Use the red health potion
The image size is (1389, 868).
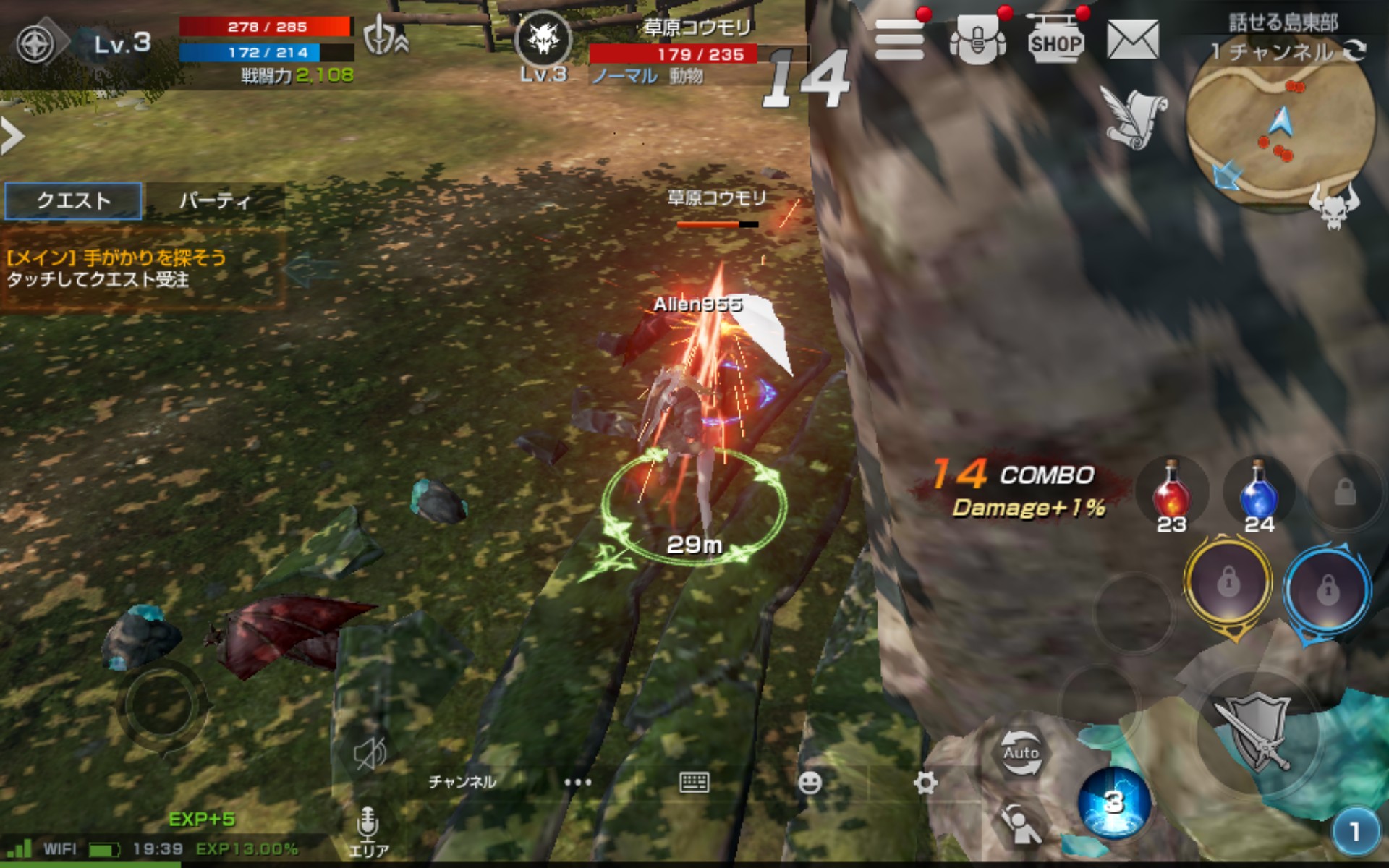[1171, 493]
